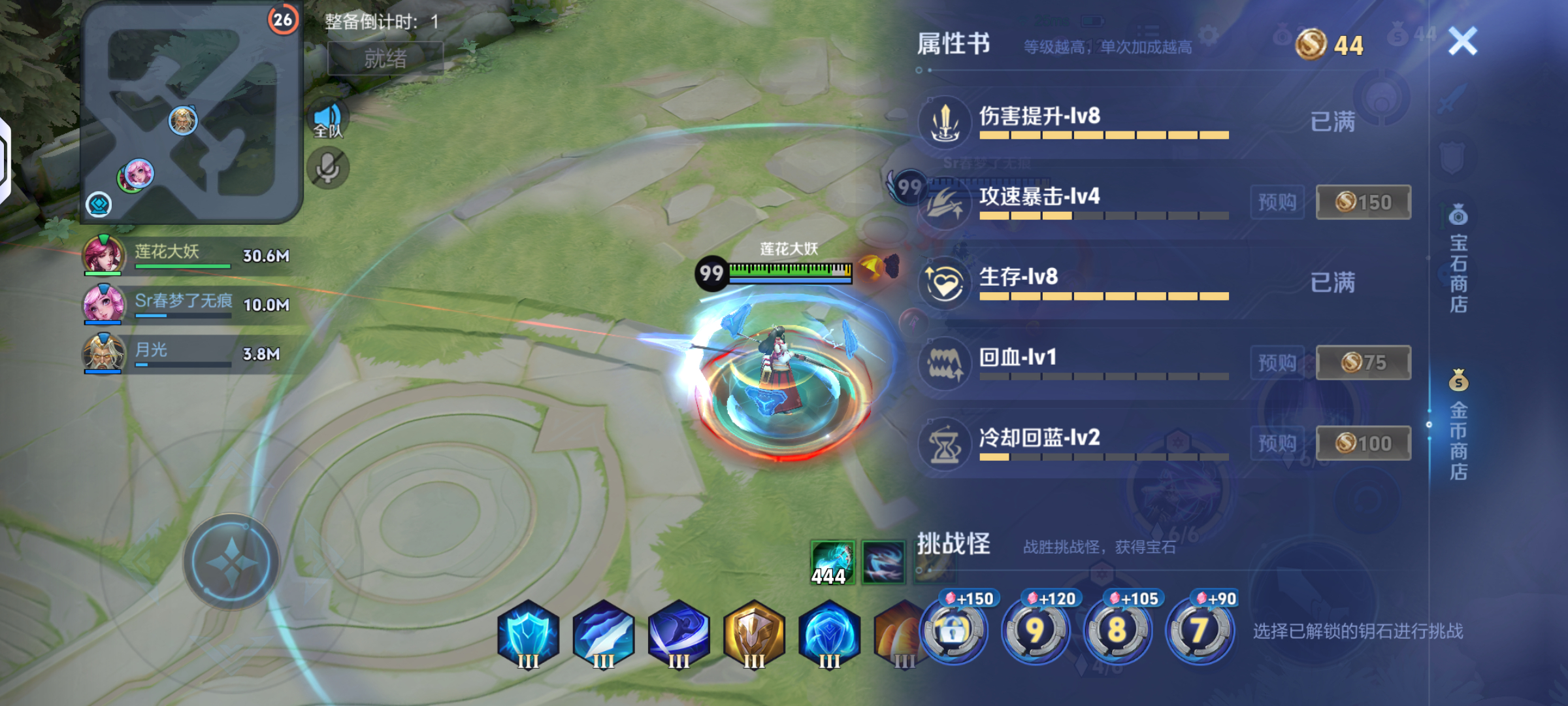Choose the level 7 challenge keystone

(x=1200, y=630)
